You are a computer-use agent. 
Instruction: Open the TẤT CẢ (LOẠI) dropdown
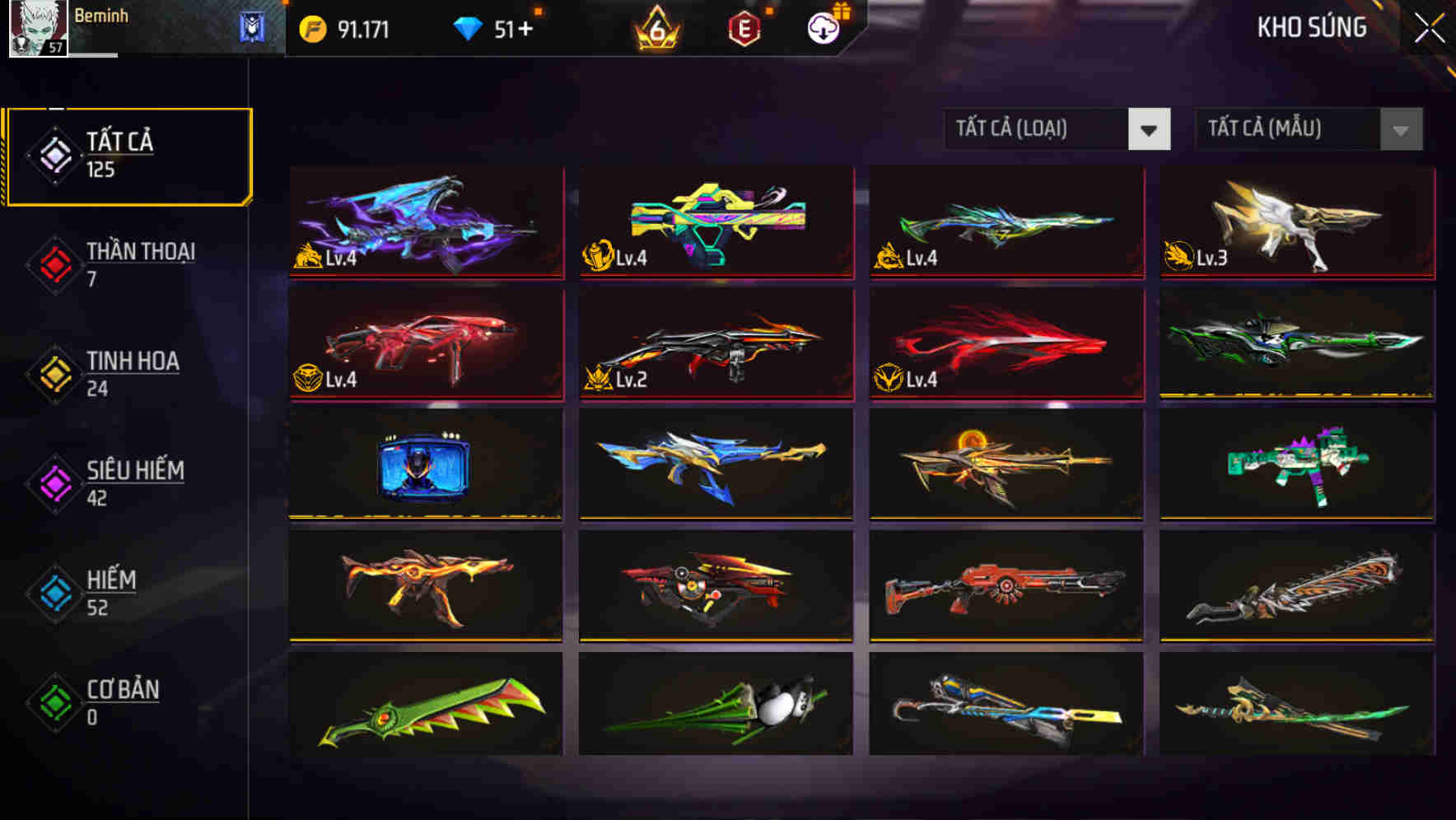[x=1038, y=129]
